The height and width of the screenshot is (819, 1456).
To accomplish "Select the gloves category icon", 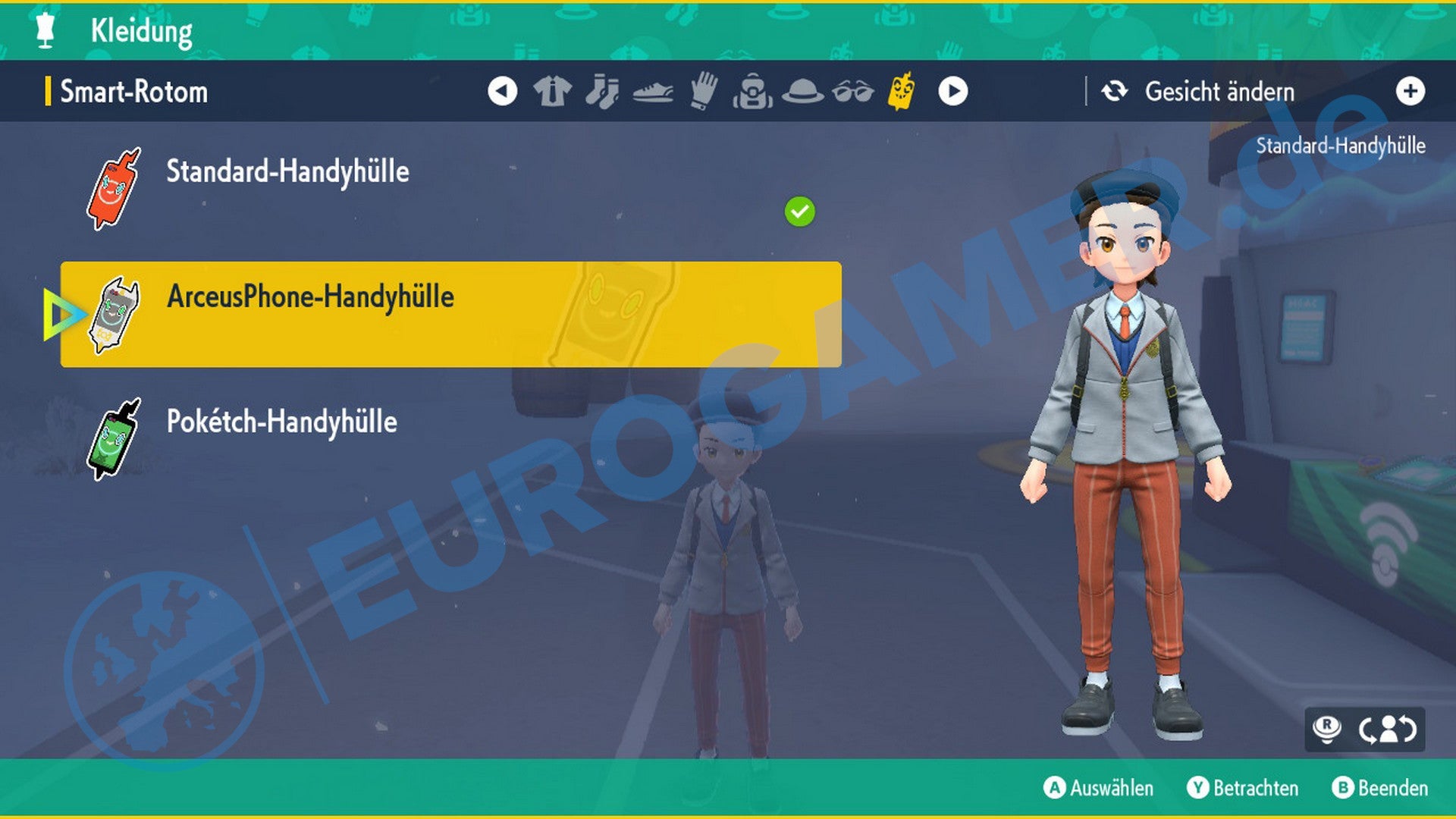I will point(704,90).
